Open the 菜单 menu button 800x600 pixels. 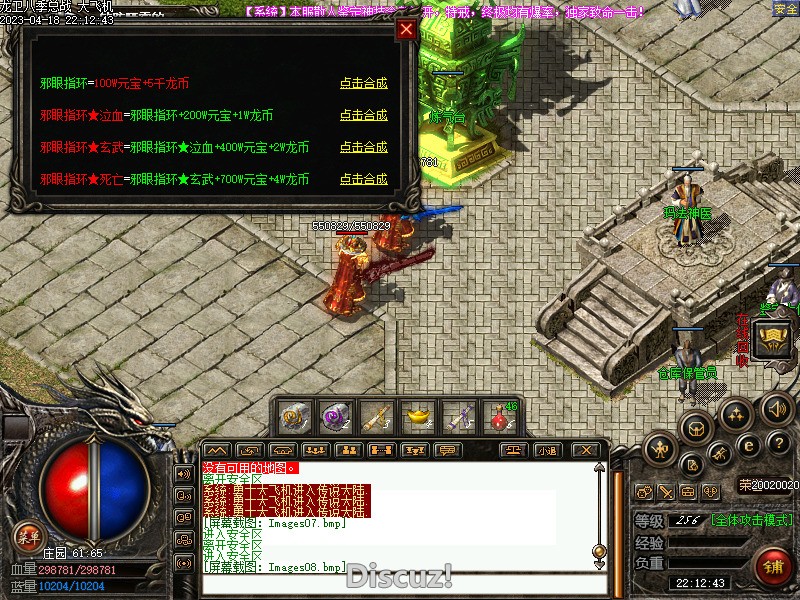pos(28,537)
